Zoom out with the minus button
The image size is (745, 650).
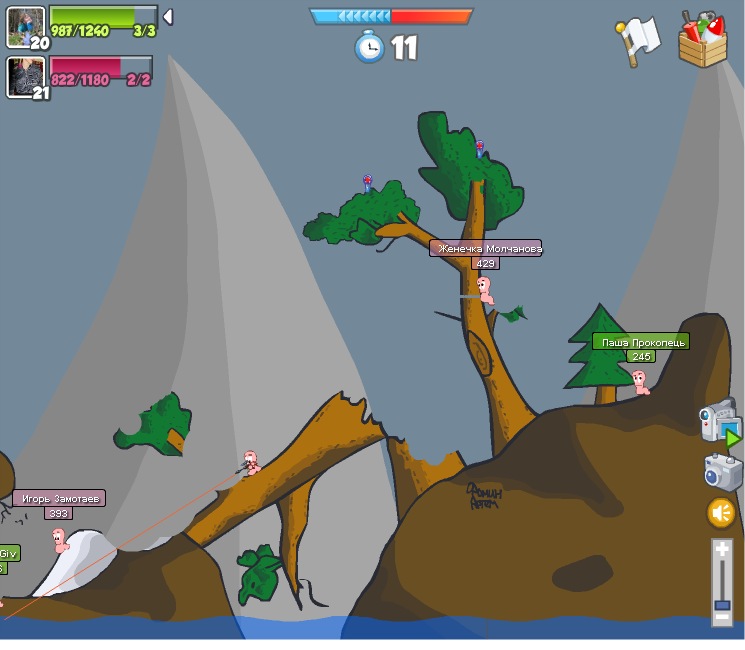(722, 618)
